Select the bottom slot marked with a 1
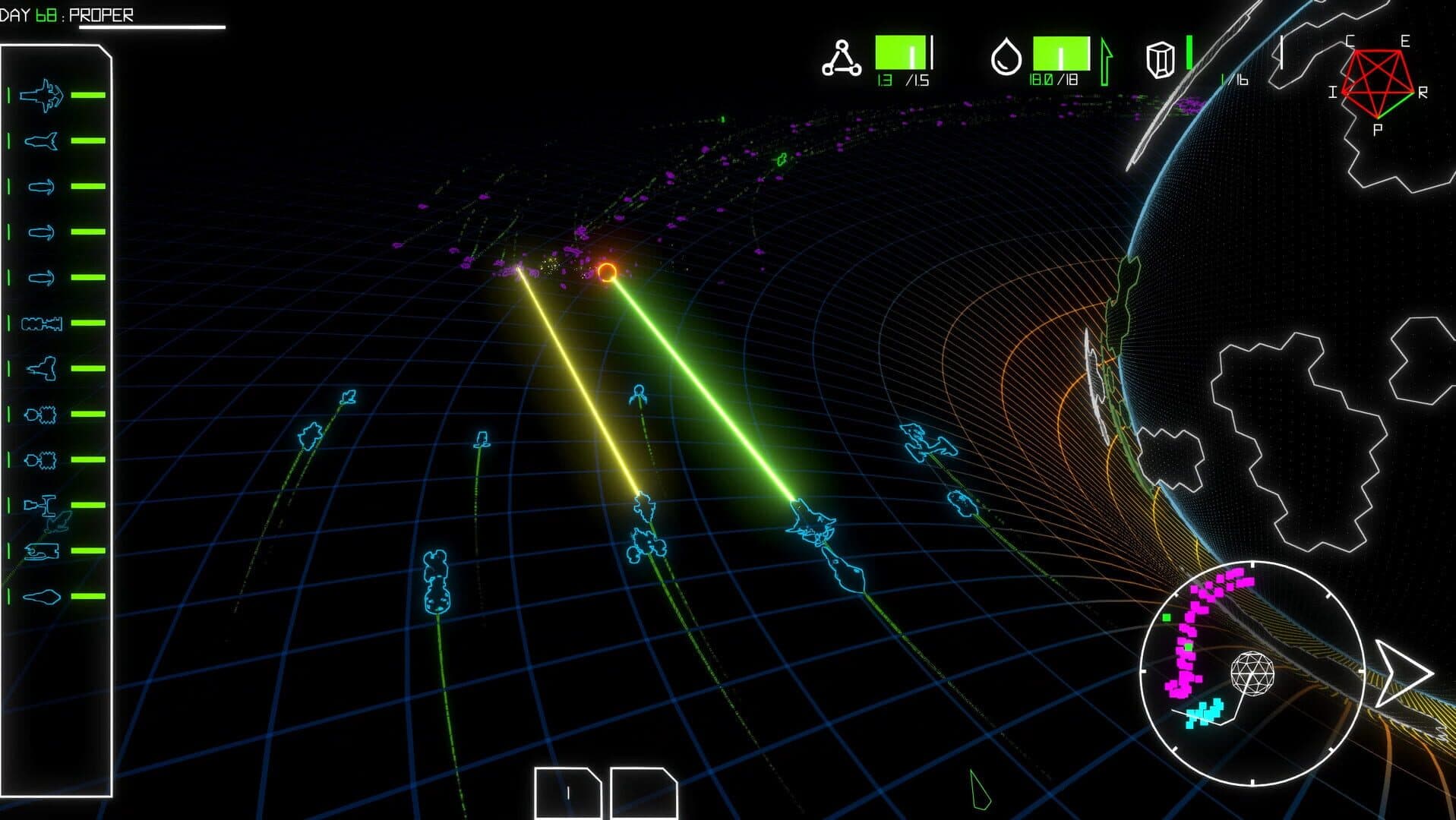Screen dimensions: 1456x820 click(x=567, y=793)
